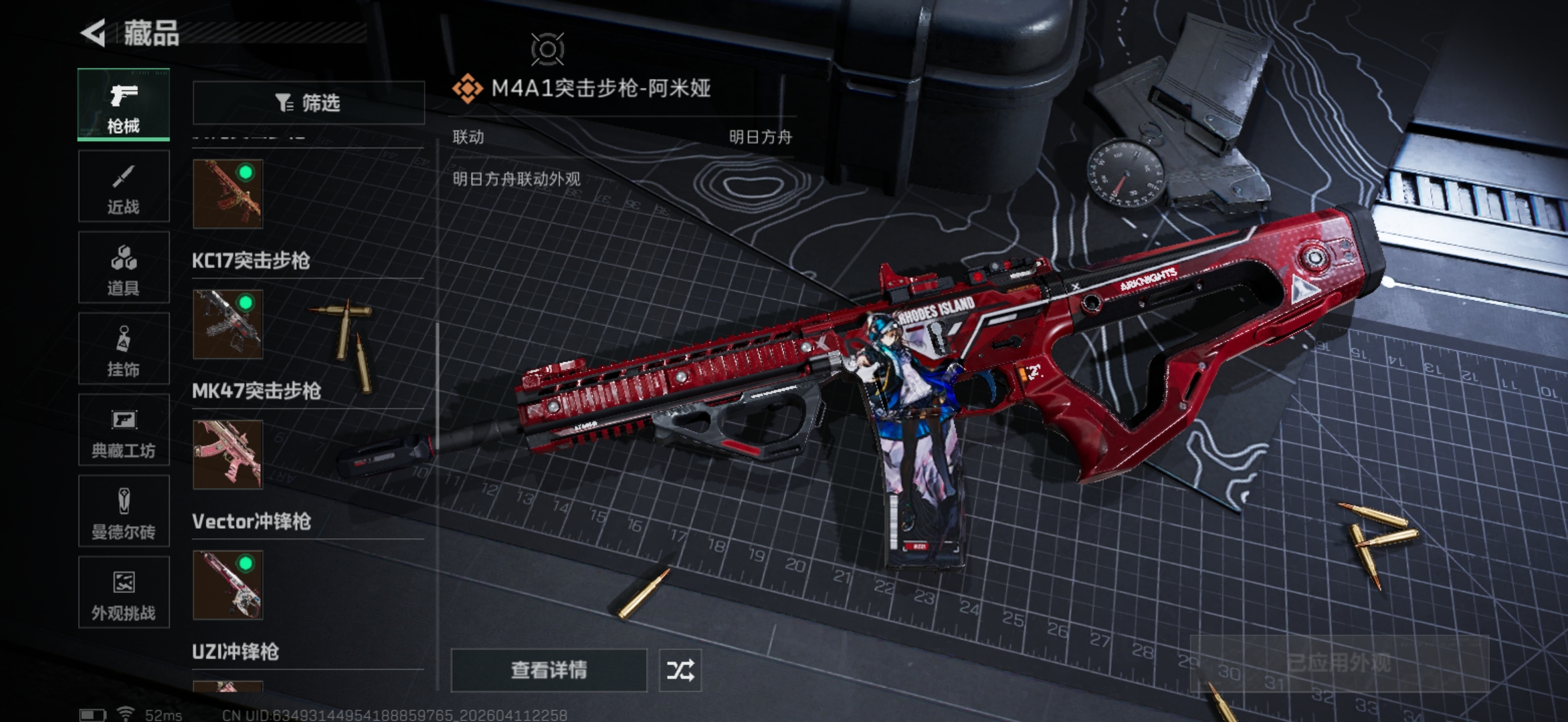Click 查看详情 to view skin details
The image size is (1568, 722).
[549, 670]
